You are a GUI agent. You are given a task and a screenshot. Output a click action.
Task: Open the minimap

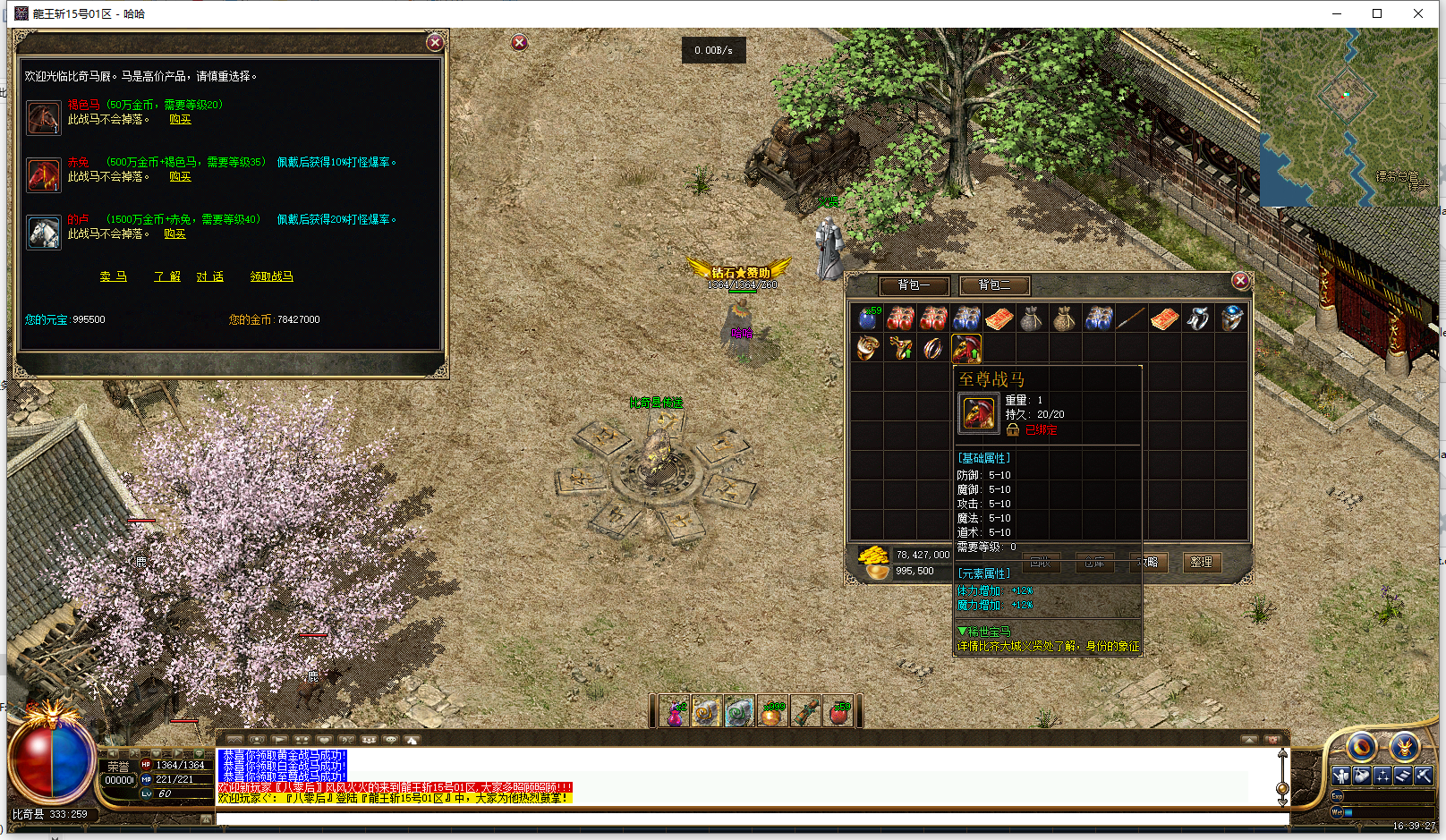[x=1348, y=116]
